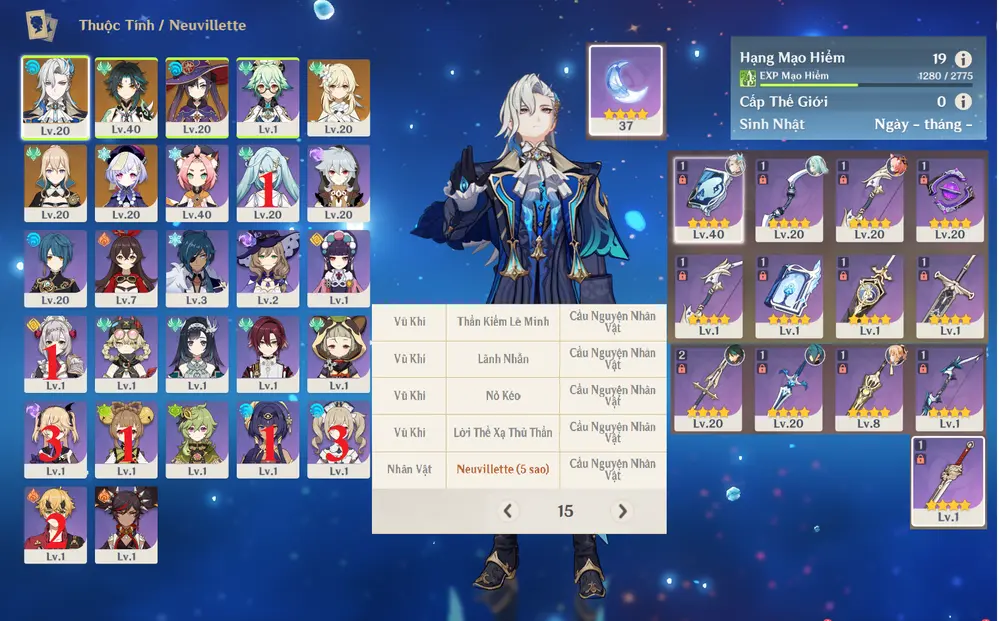Pick Sucrose from the character grid

point(268,96)
